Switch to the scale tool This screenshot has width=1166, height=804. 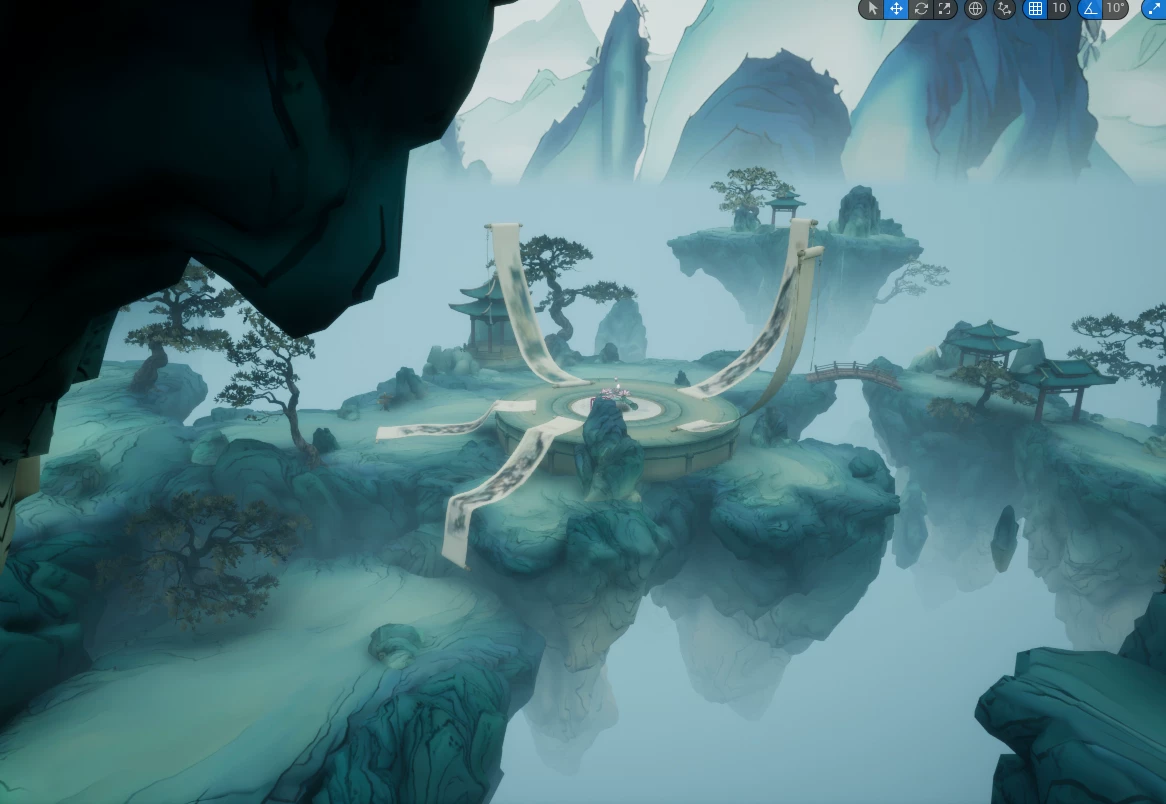point(945,9)
